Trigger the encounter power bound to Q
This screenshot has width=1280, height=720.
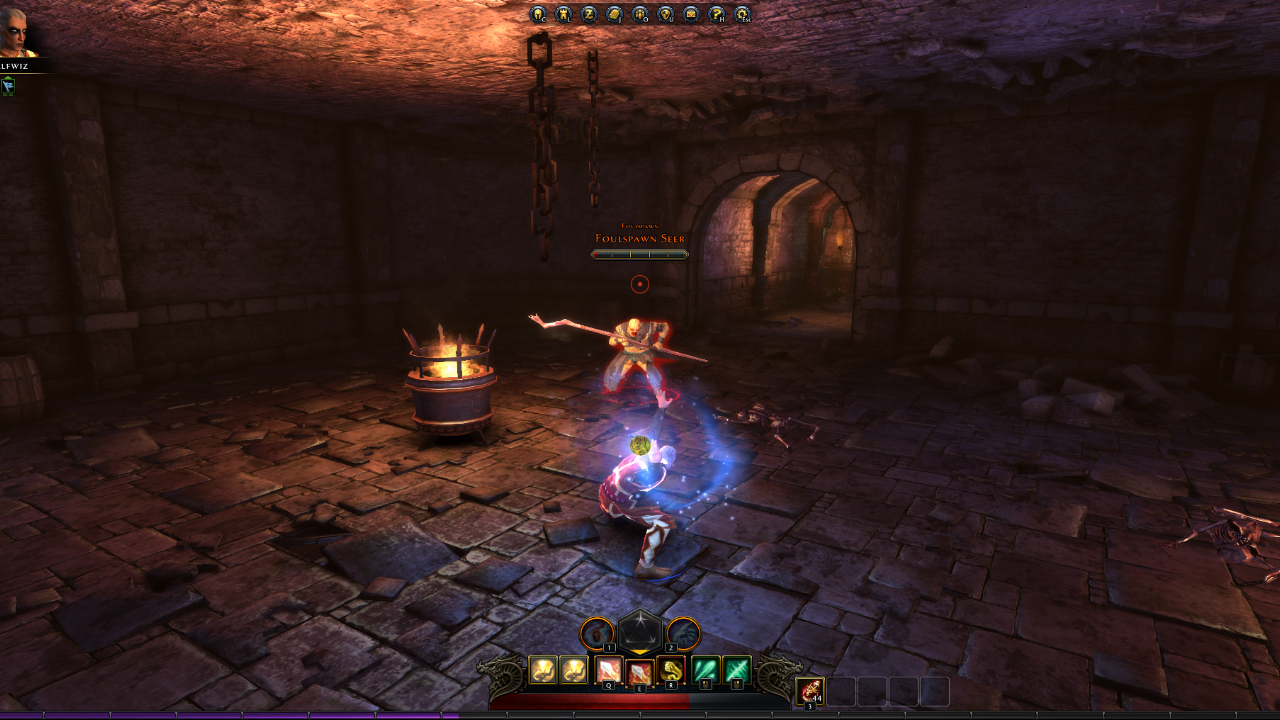[609, 670]
